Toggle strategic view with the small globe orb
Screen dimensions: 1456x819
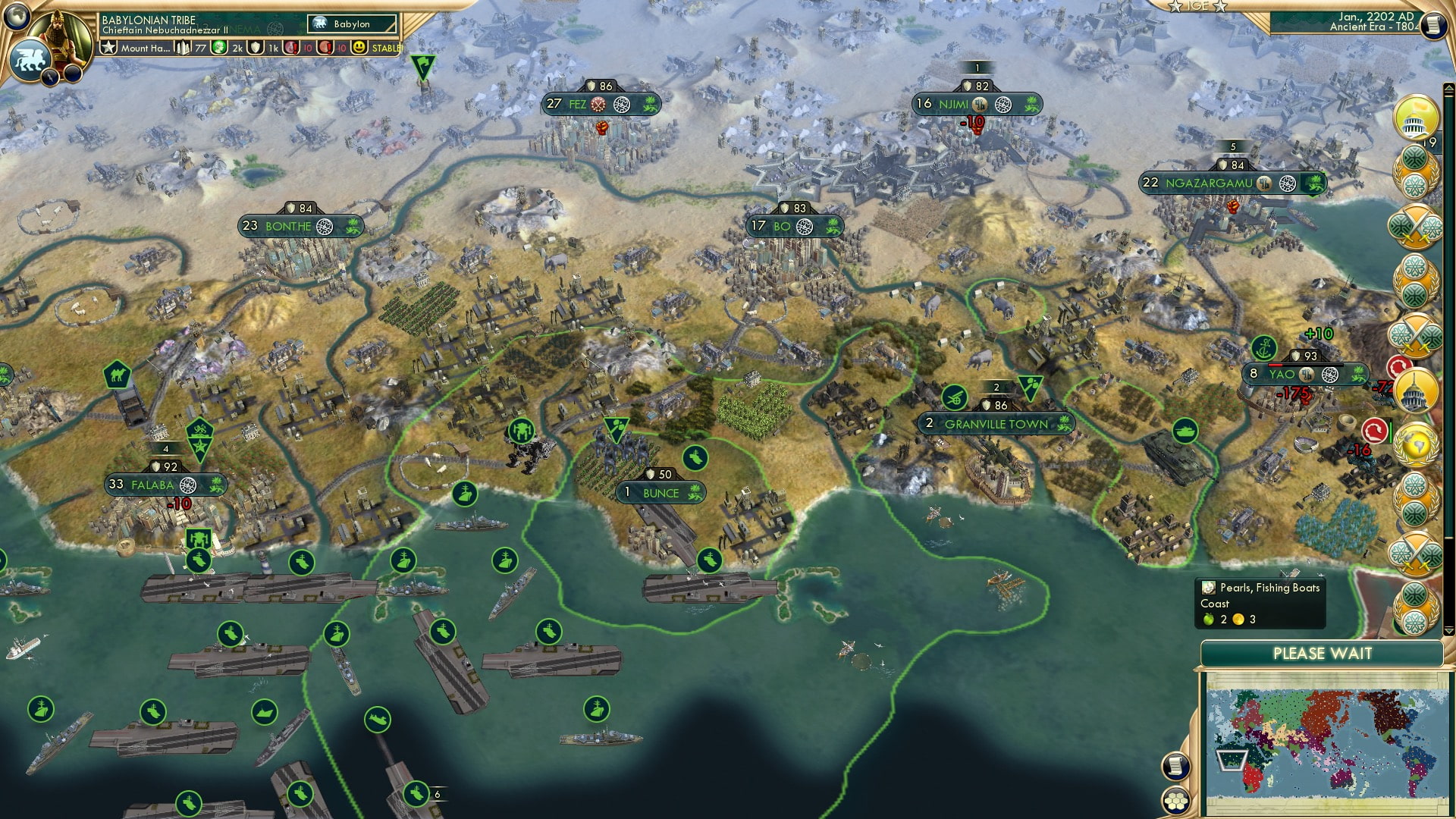pyautogui.click(x=16, y=14)
